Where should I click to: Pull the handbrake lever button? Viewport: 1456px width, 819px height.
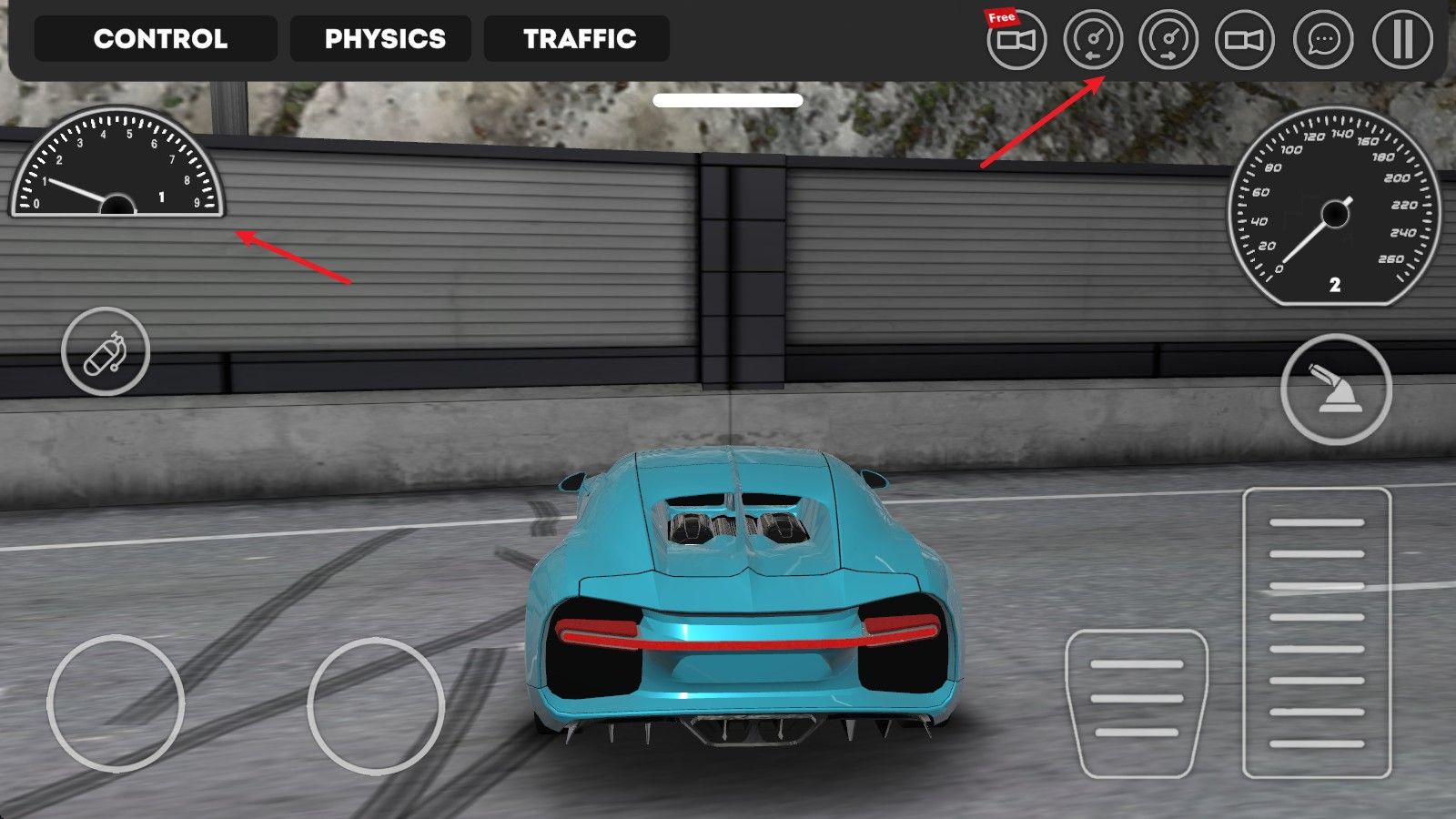1336,389
